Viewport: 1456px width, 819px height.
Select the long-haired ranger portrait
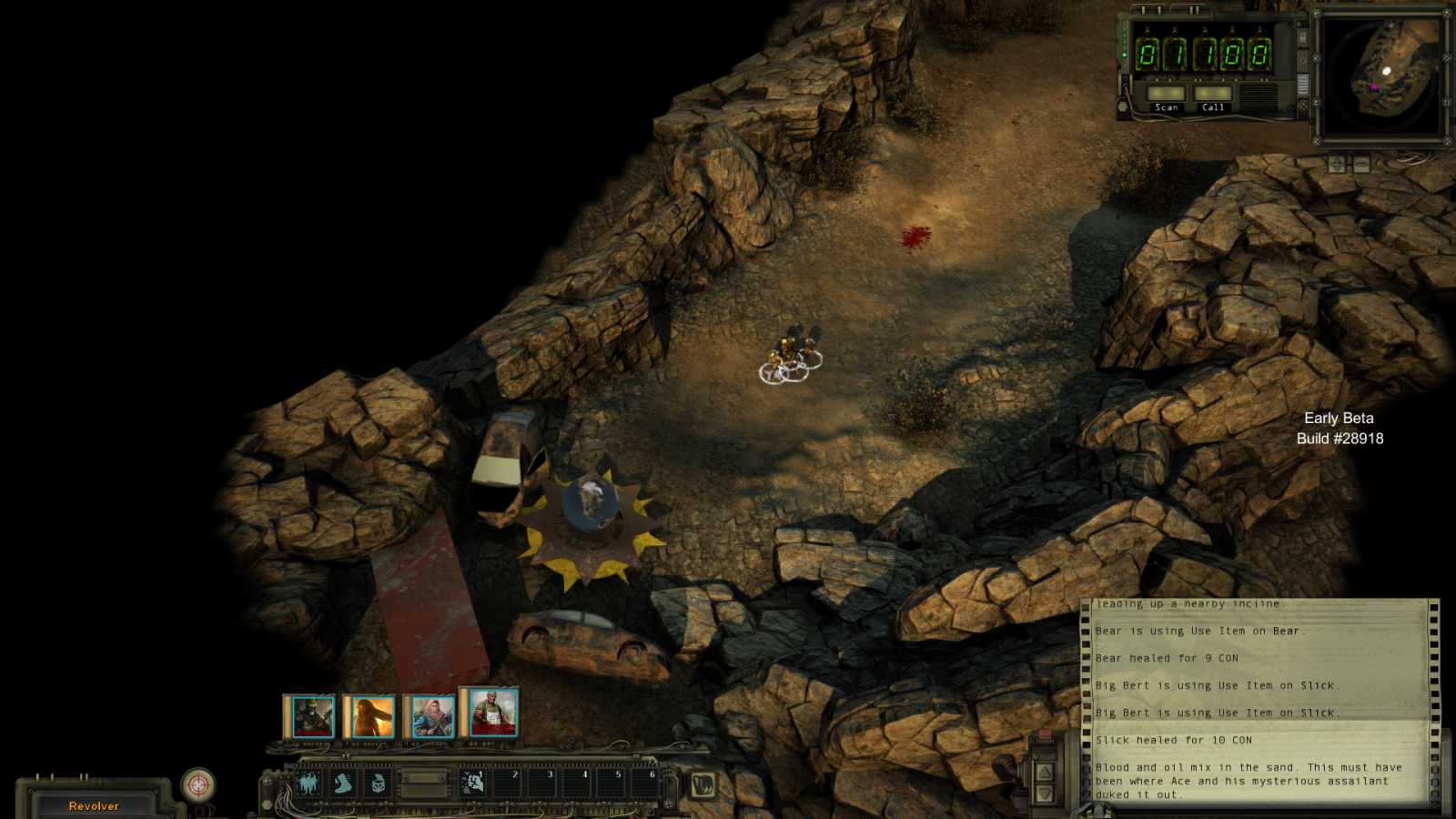point(371,717)
